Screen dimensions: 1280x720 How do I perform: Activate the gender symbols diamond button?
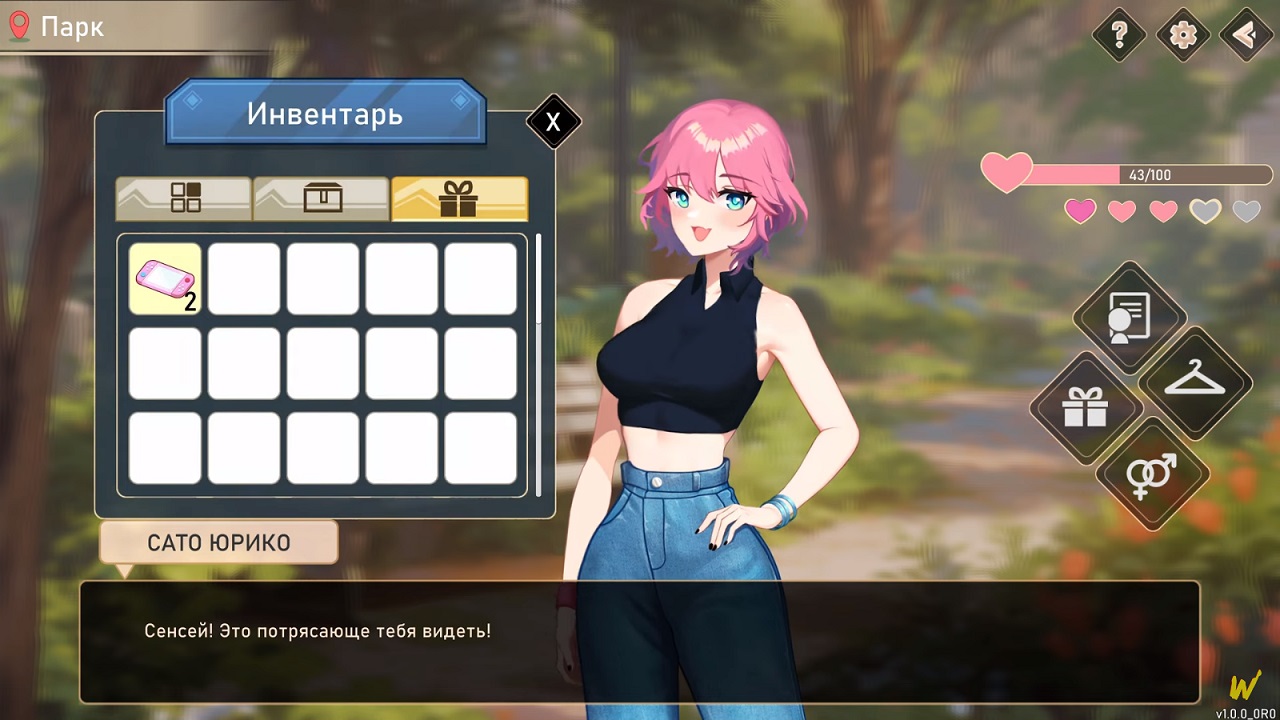1152,473
